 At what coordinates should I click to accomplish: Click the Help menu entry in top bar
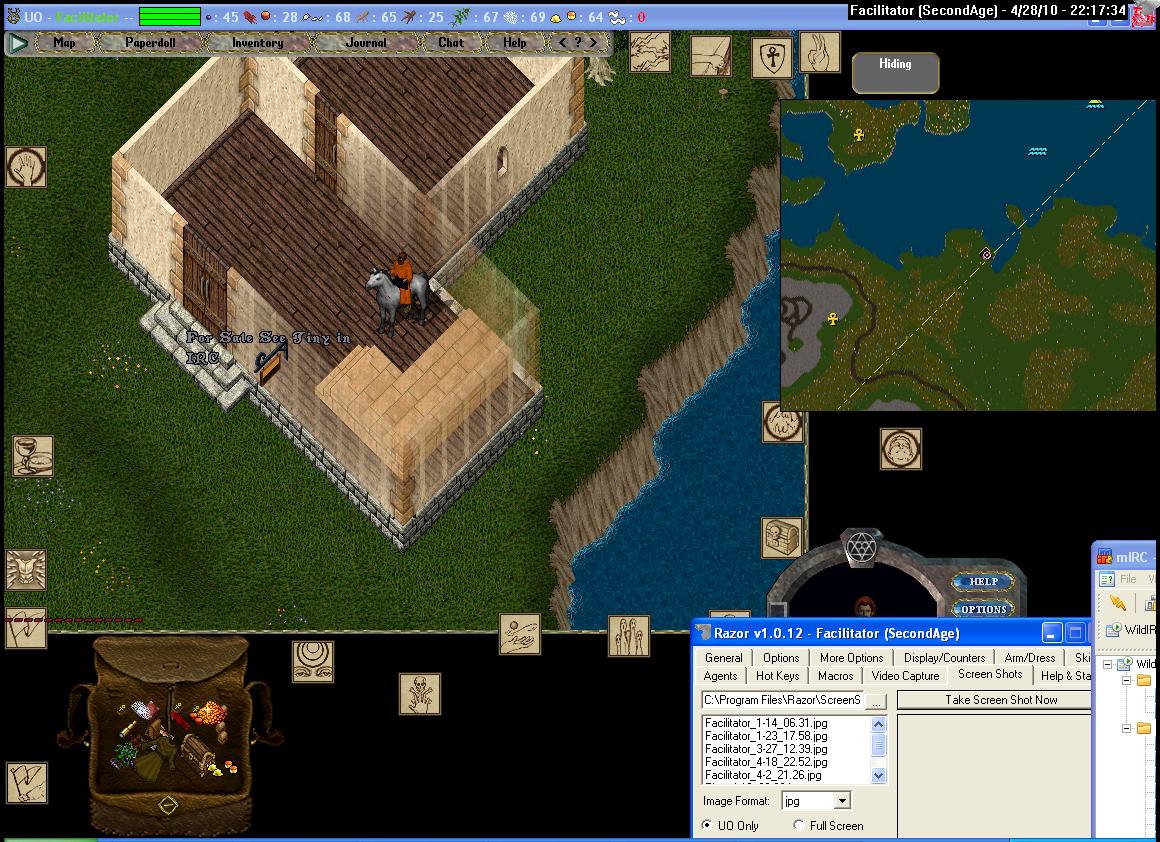click(x=515, y=43)
